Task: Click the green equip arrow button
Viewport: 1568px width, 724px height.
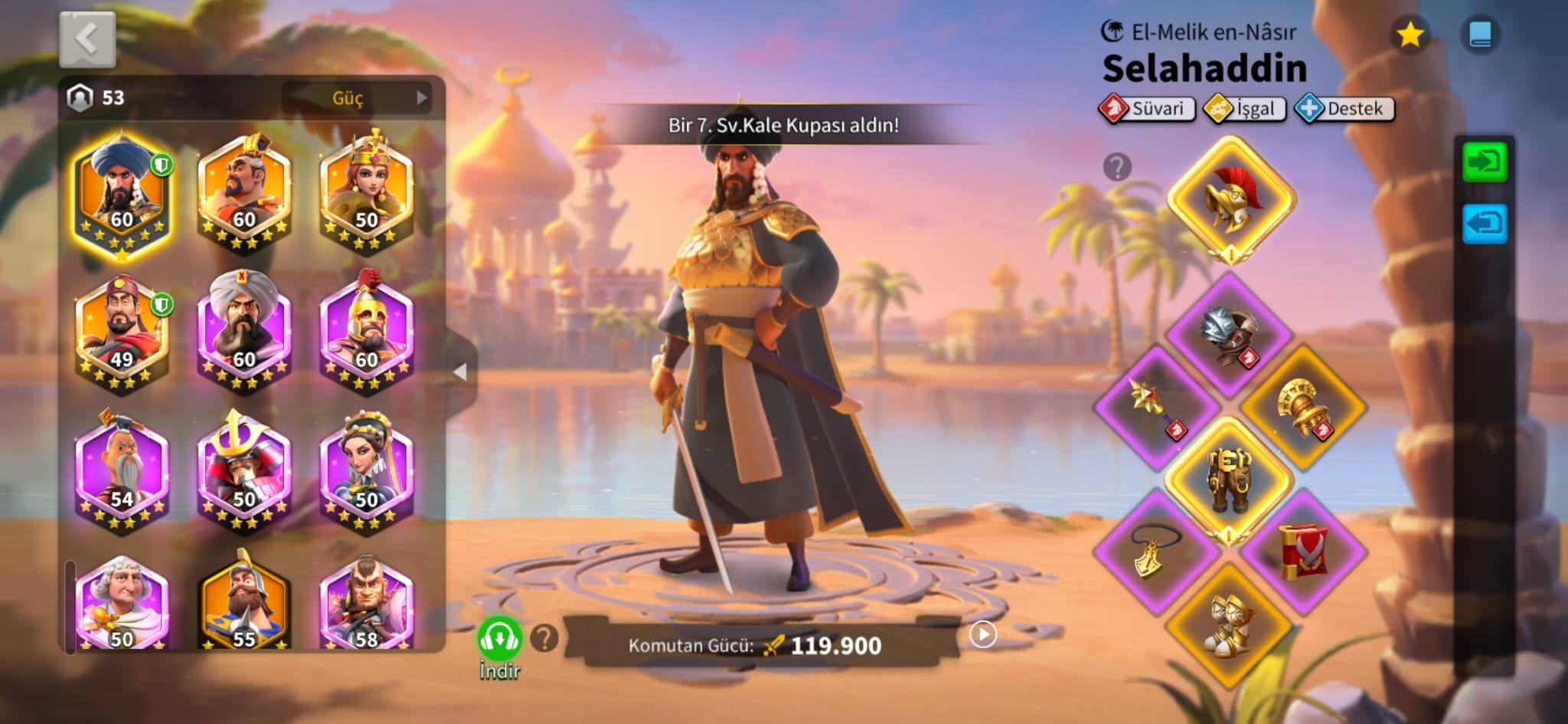Action: click(x=1485, y=162)
